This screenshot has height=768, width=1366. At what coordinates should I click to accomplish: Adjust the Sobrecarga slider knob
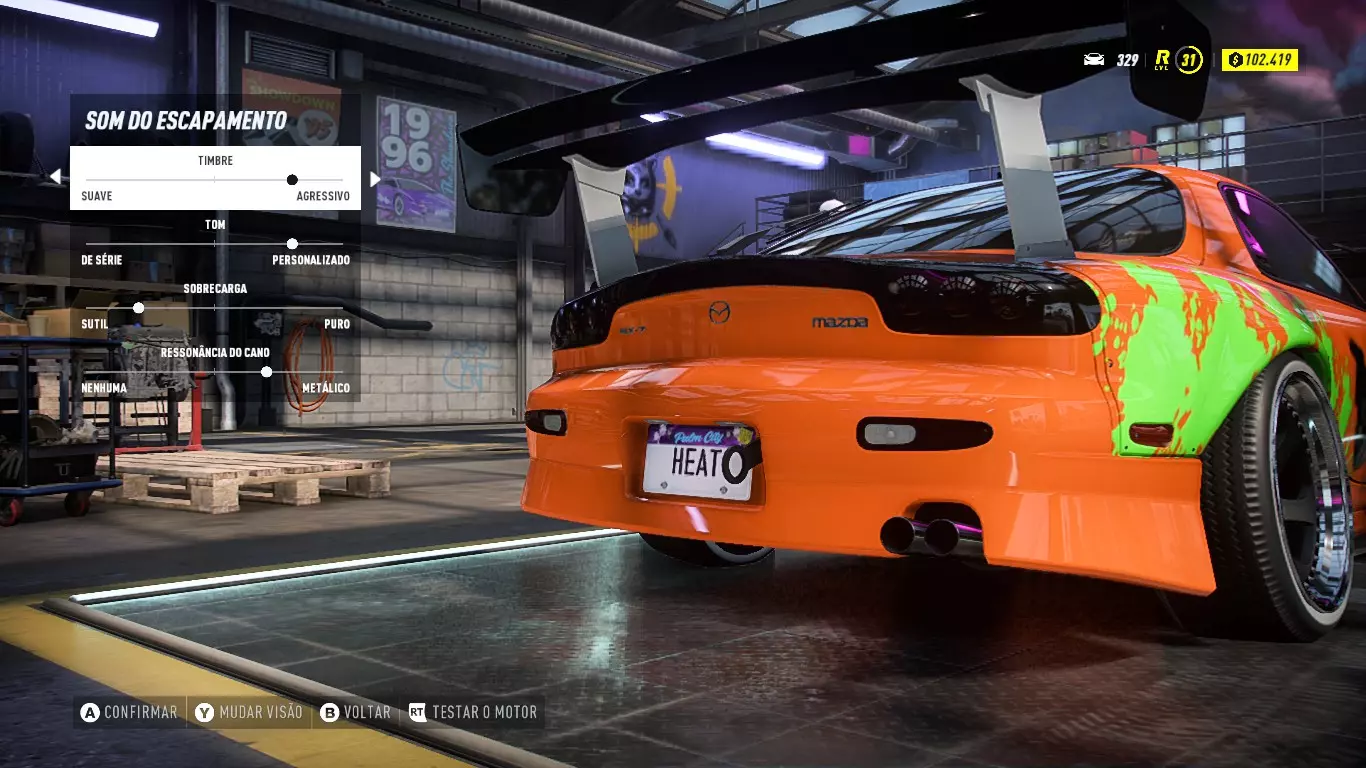(x=139, y=308)
